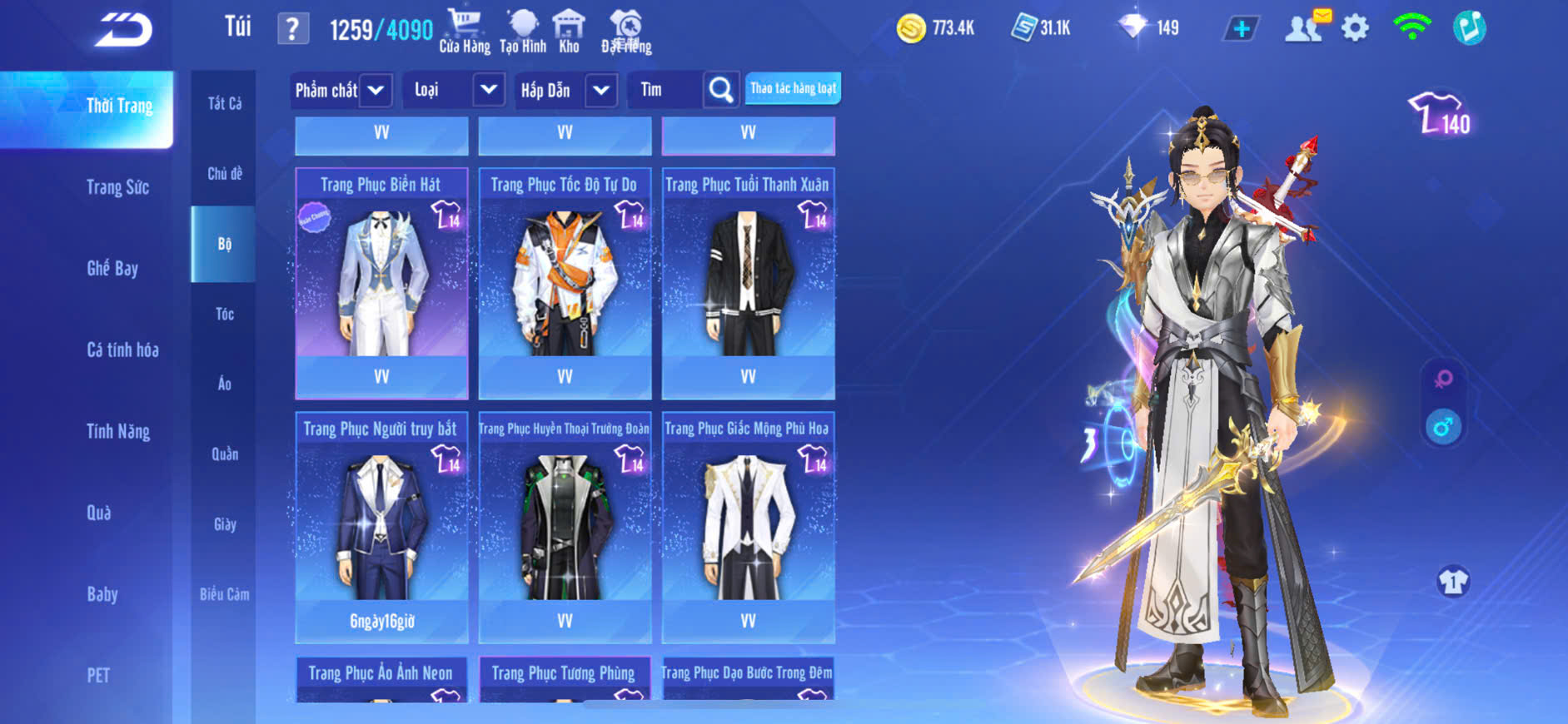This screenshot has width=1568, height=724.
Task: Open the Cửa Hàng shop
Action: (465, 32)
